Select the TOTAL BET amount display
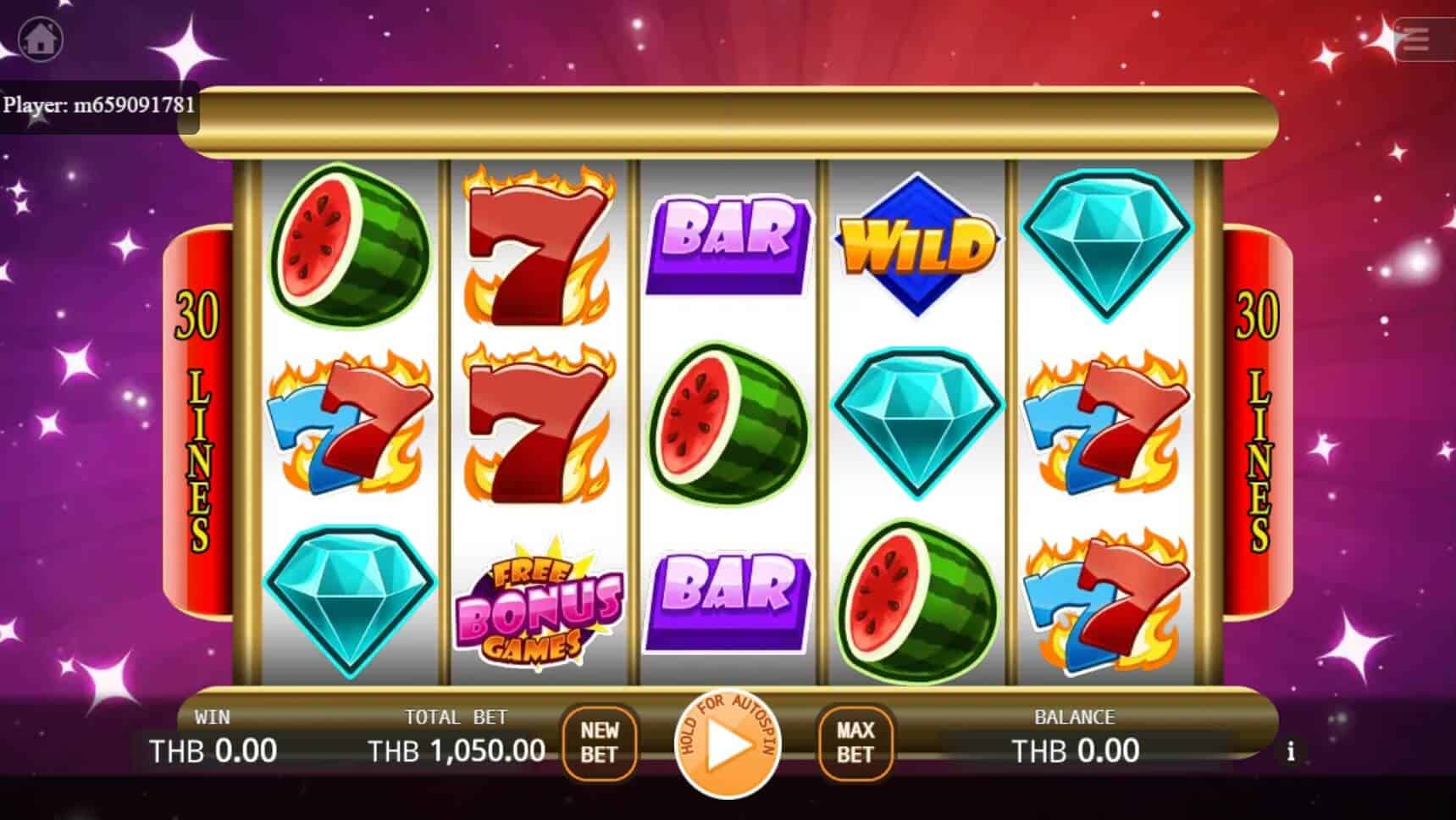This screenshot has width=1456, height=820. (457, 750)
